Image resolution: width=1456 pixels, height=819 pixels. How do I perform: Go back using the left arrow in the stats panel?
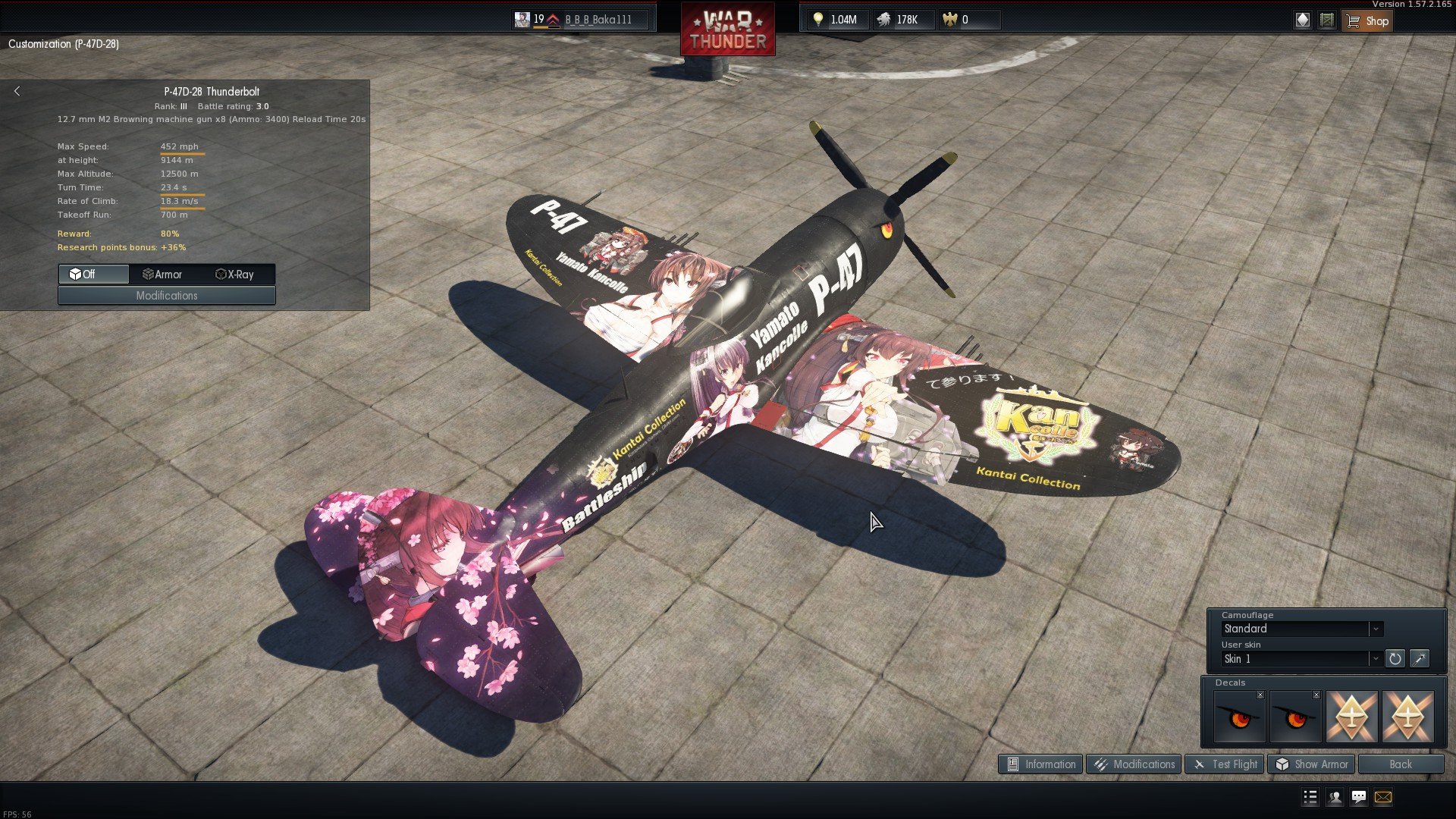tap(17, 91)
